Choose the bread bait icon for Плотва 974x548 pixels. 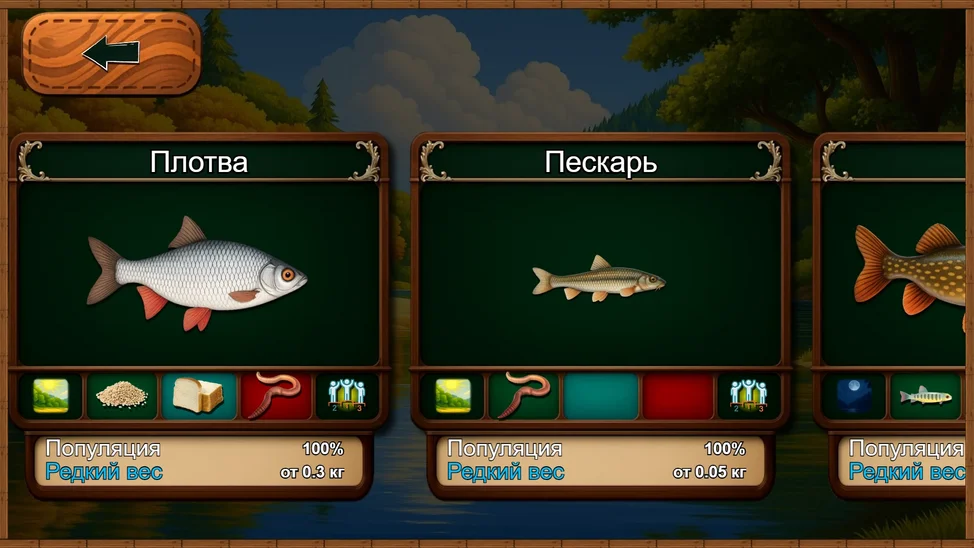point(198,397)
